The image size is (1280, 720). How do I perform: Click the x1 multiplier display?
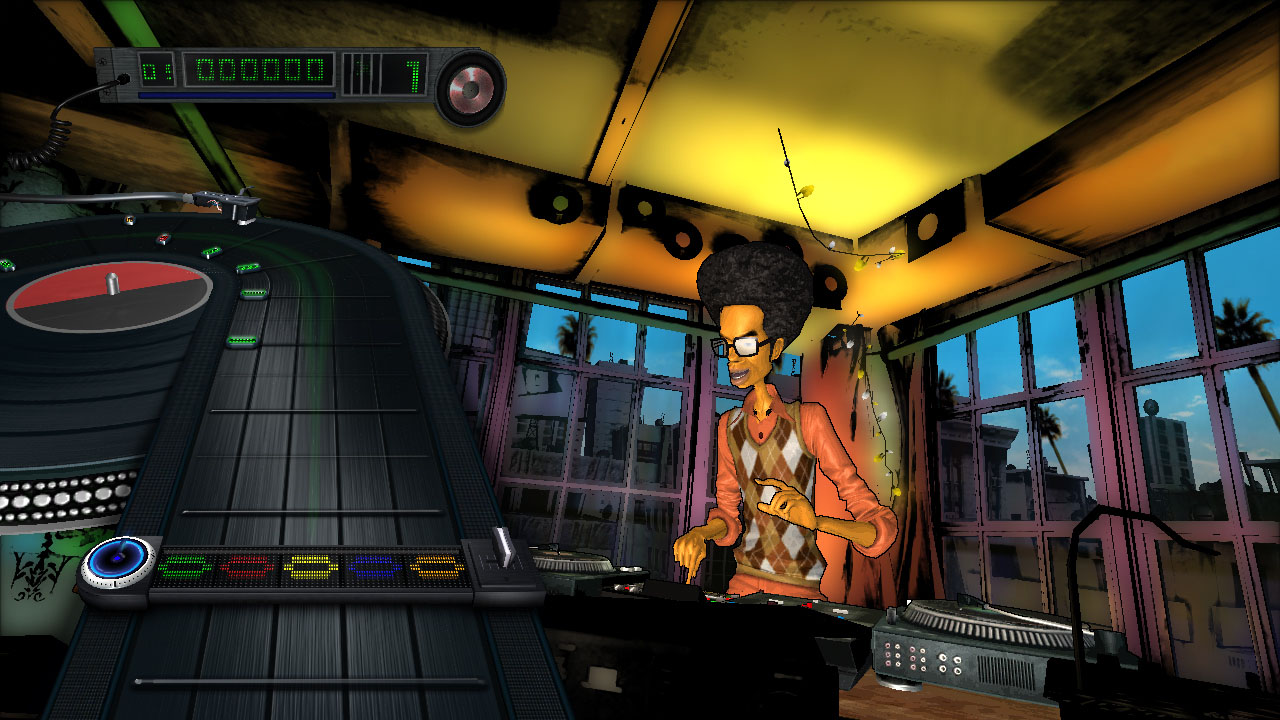[415, 75]
